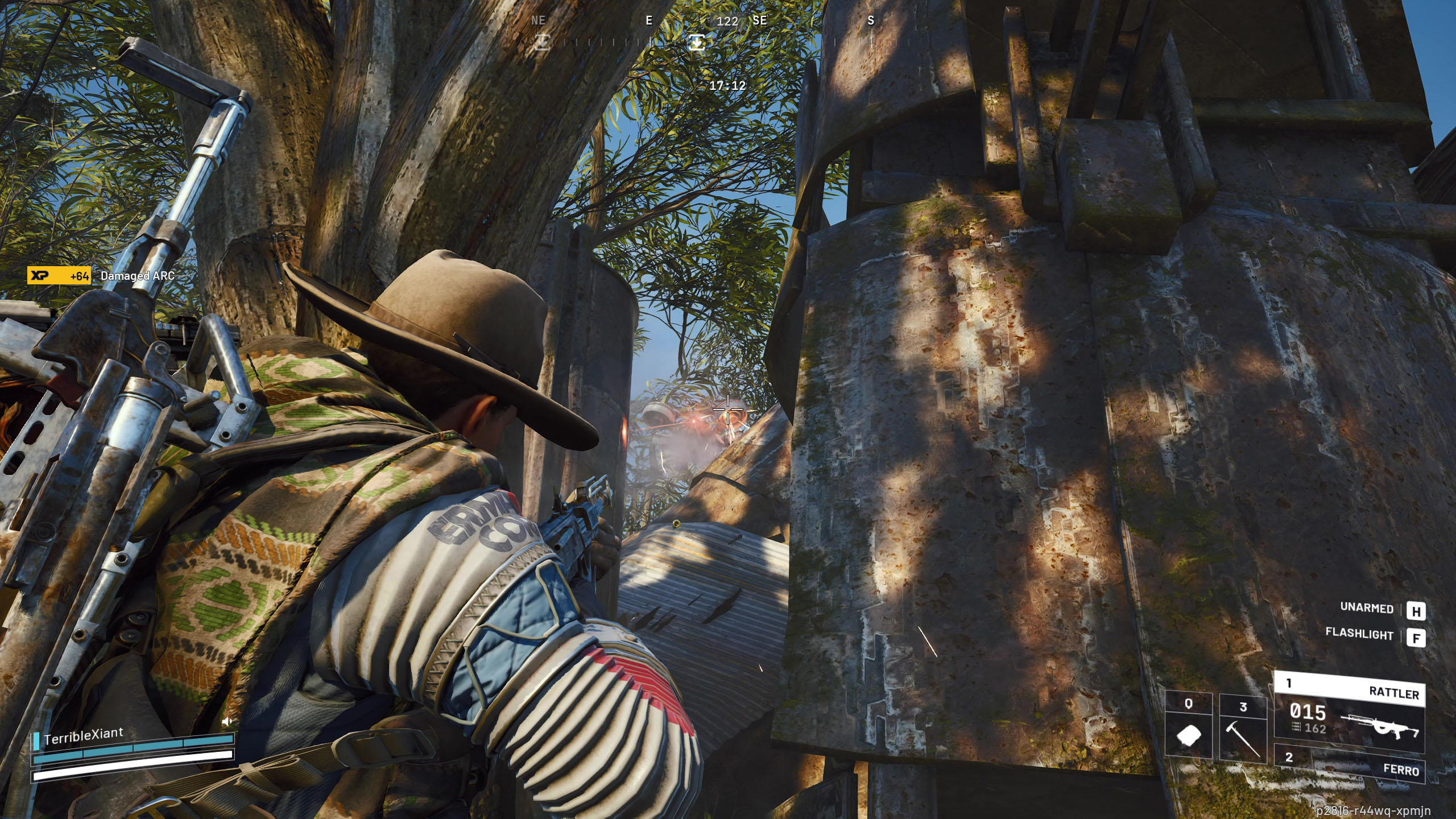
Task: Click the highlighted extraction marker on compass
Action: (x=697, y=42)
